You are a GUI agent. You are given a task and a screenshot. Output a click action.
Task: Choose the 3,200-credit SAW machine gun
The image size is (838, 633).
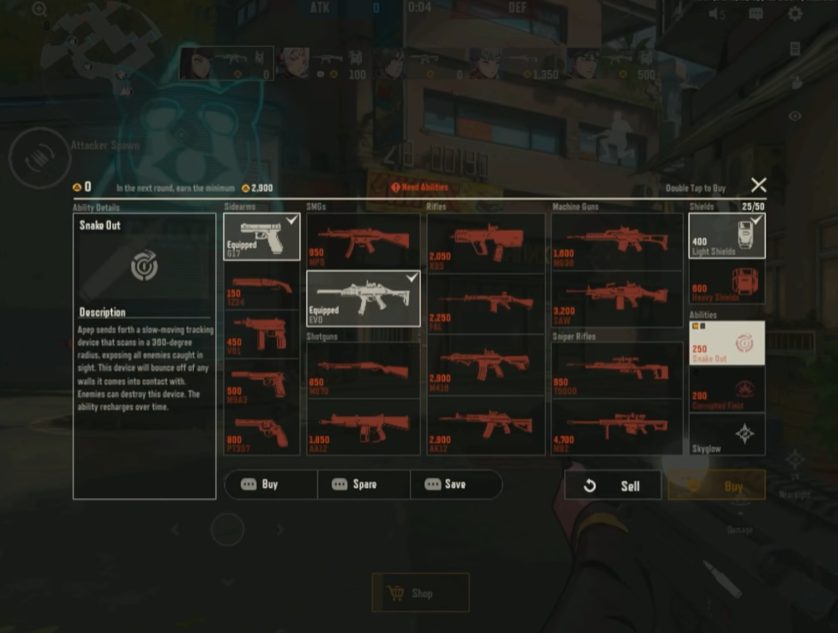615,297
